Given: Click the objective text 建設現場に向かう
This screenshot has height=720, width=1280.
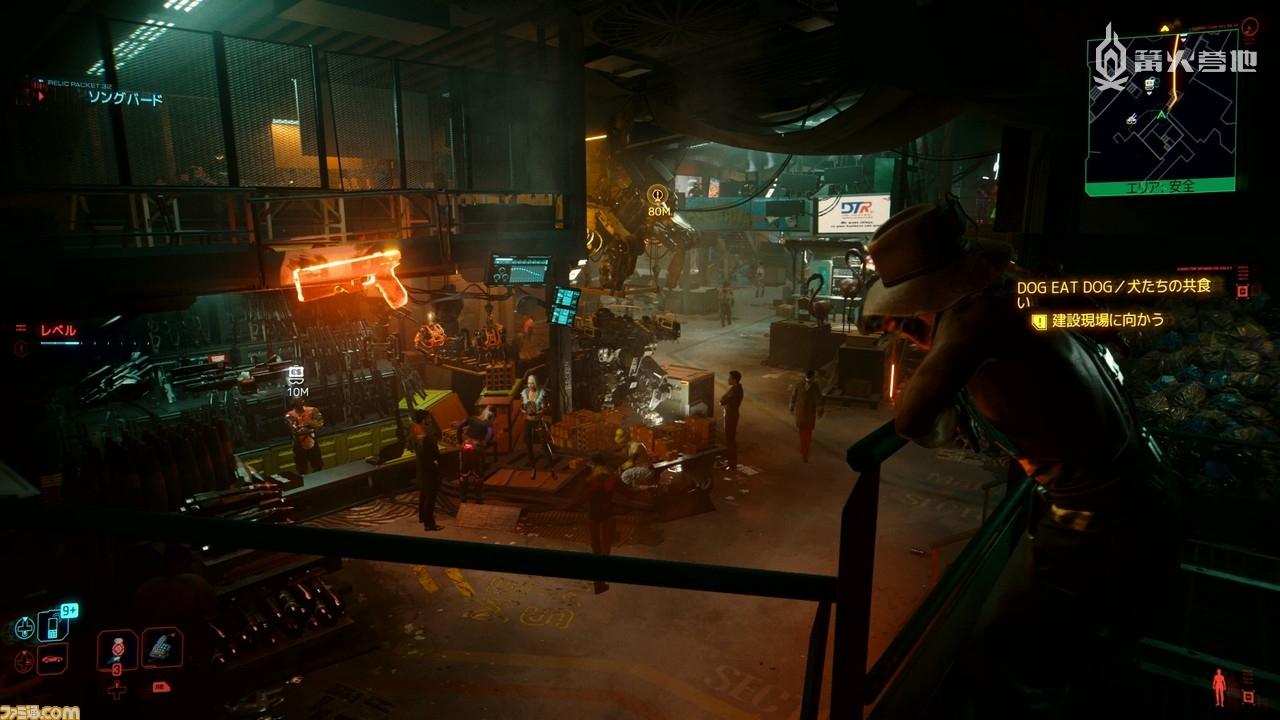Looking at the screenshot, I should 1105,319.
